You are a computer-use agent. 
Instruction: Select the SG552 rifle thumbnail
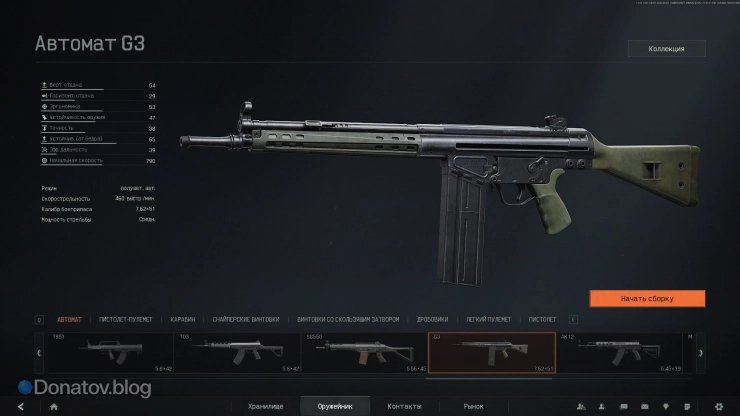pyautogui.click(x=364, y=353)
